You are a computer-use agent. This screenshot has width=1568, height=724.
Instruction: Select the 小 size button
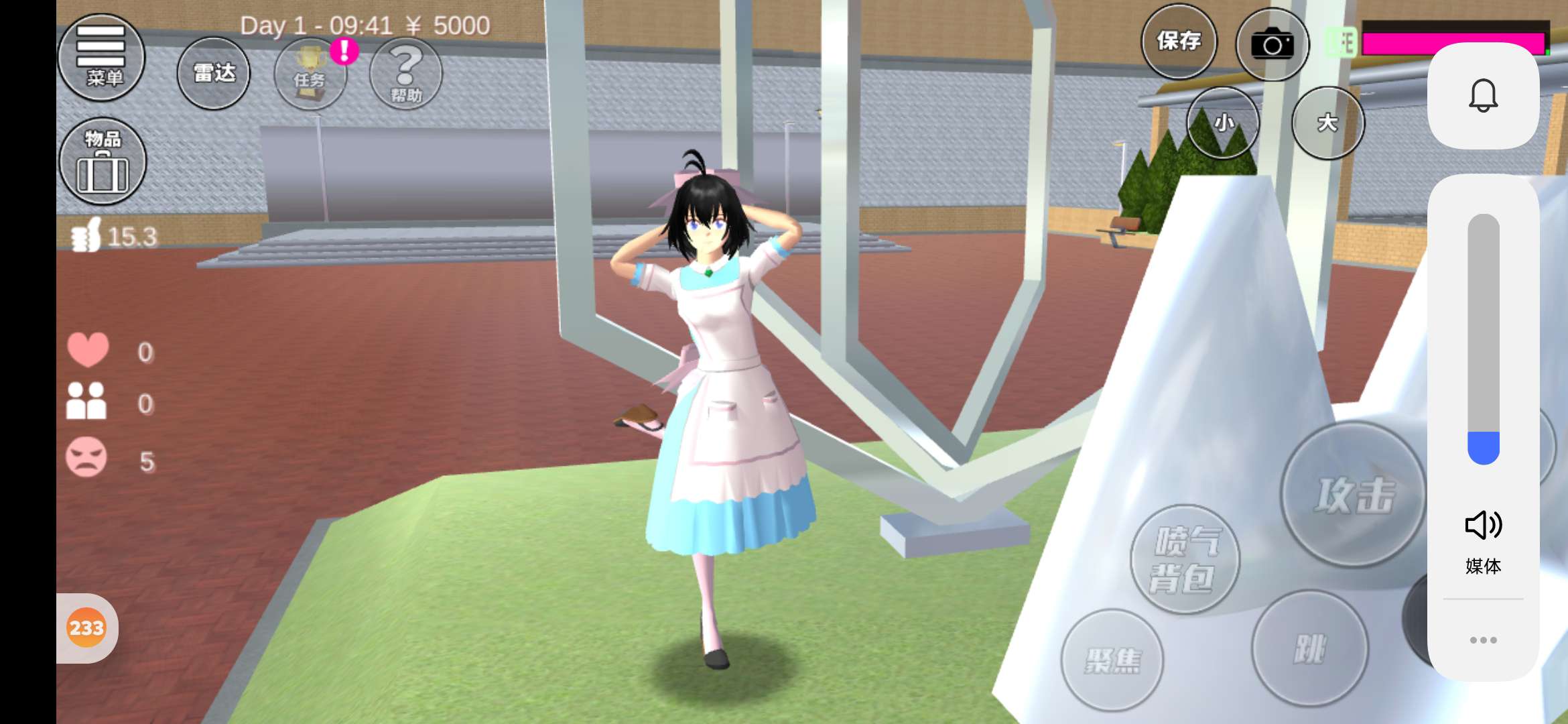pyautogui.click(x=1224, y=123)
